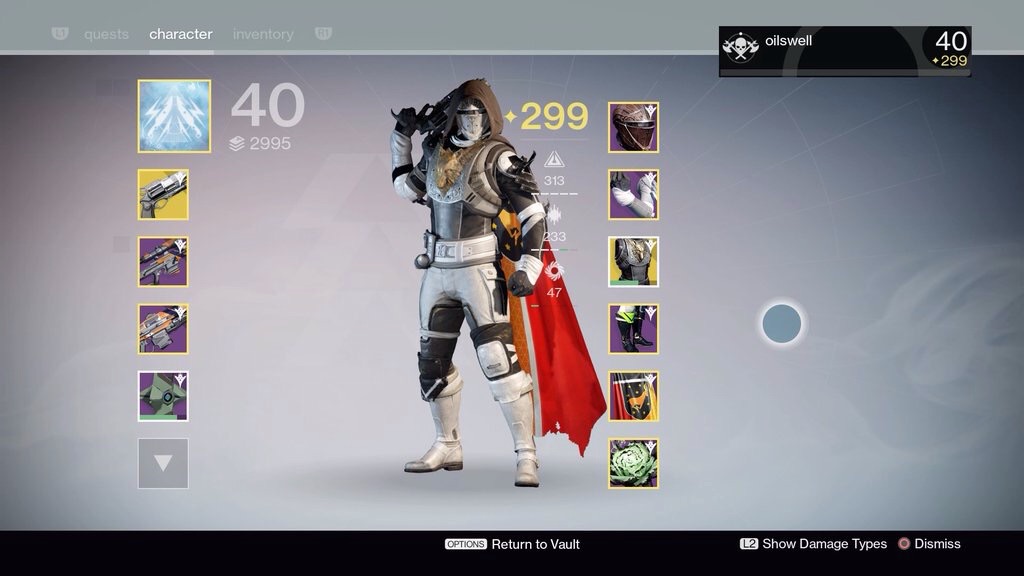Switch to the quests tab
The width and height of the screenshot is (1024, 576).
pos(106,34)
